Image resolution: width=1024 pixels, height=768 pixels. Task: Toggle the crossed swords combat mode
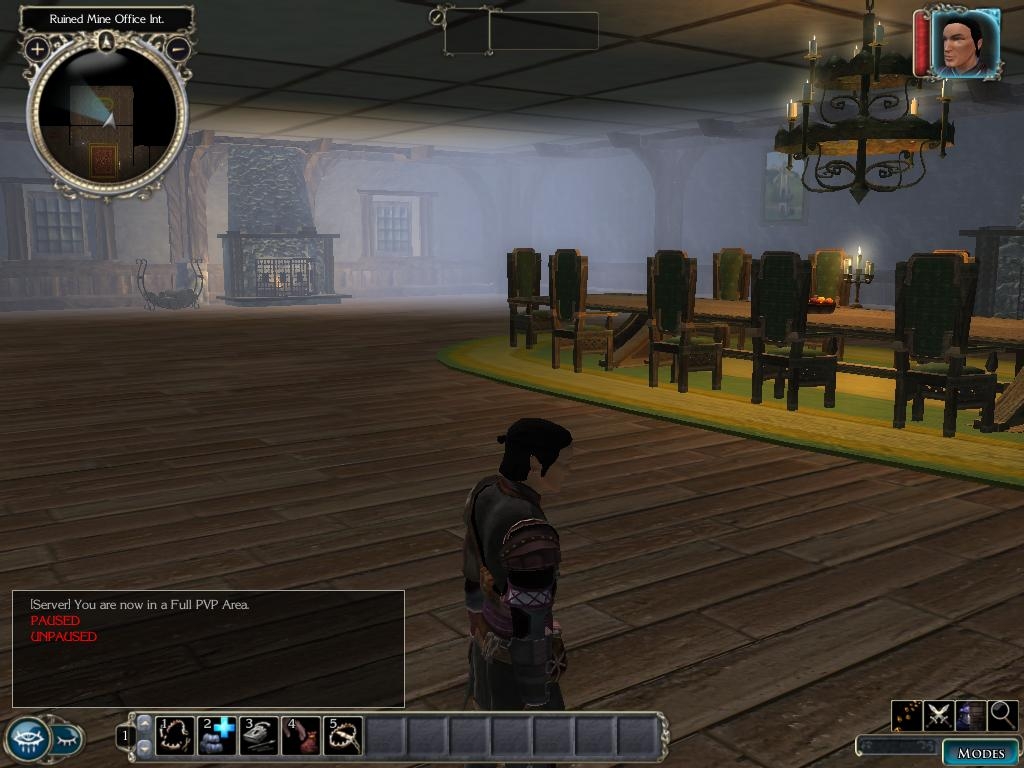939,715
